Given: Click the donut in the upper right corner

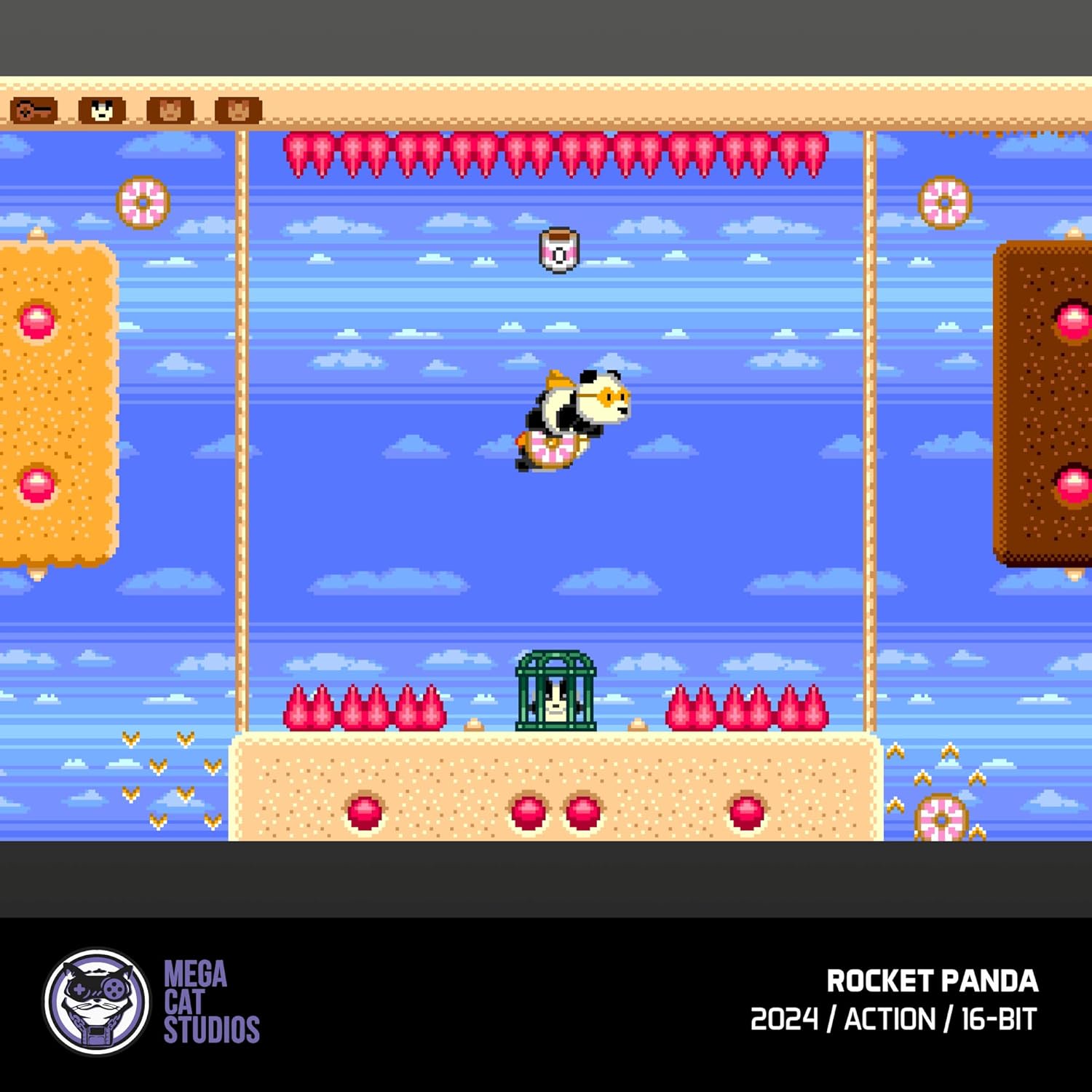Looking at the screenshot, I should (945, 202).
